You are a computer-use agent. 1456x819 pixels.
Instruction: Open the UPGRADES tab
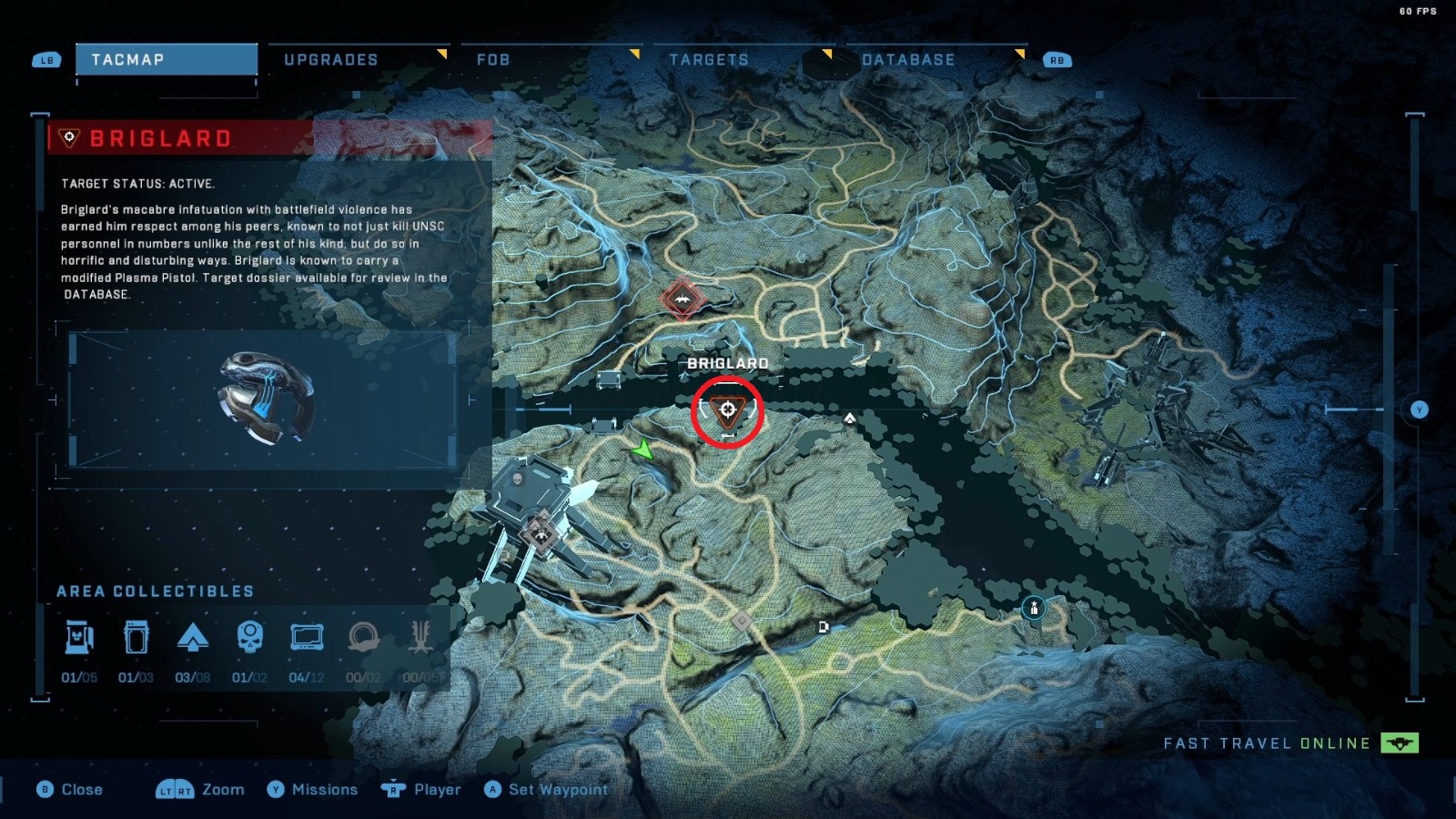click(x=331, y=59)
